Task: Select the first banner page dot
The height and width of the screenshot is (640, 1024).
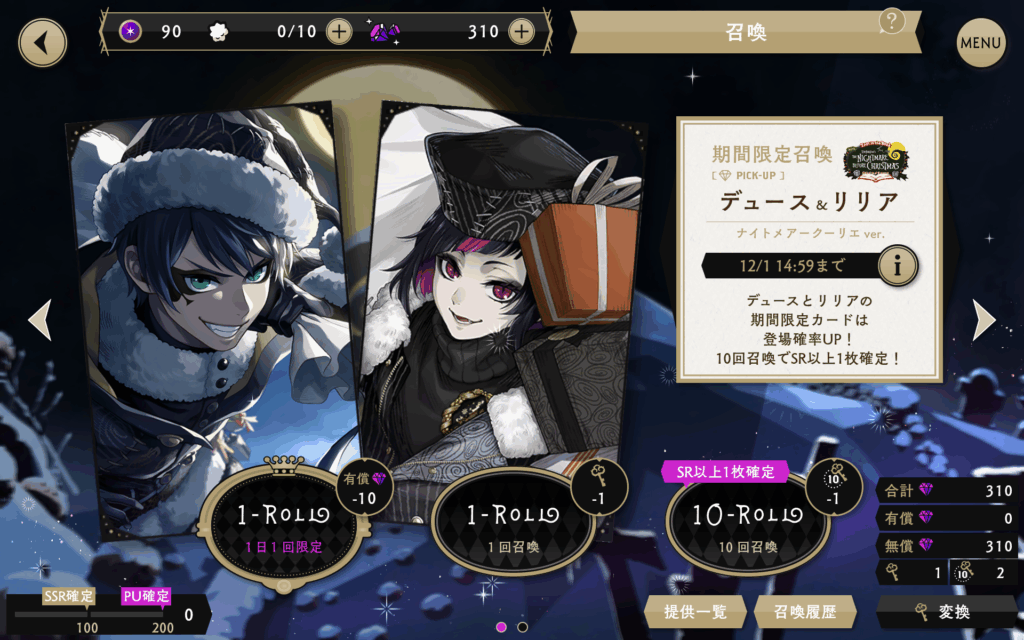Action: click(x=501, y=627)
